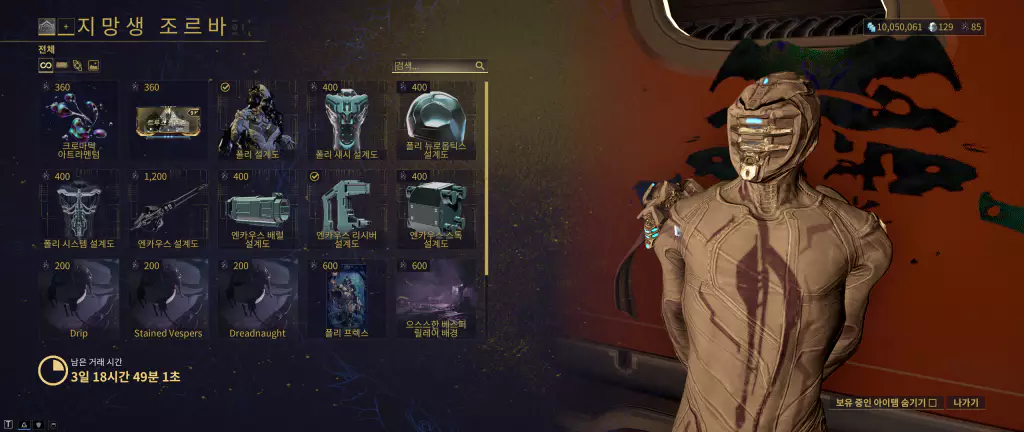1024x432 pixels.
Task: Switch to the landscape image filter tab
Action: 93,66
